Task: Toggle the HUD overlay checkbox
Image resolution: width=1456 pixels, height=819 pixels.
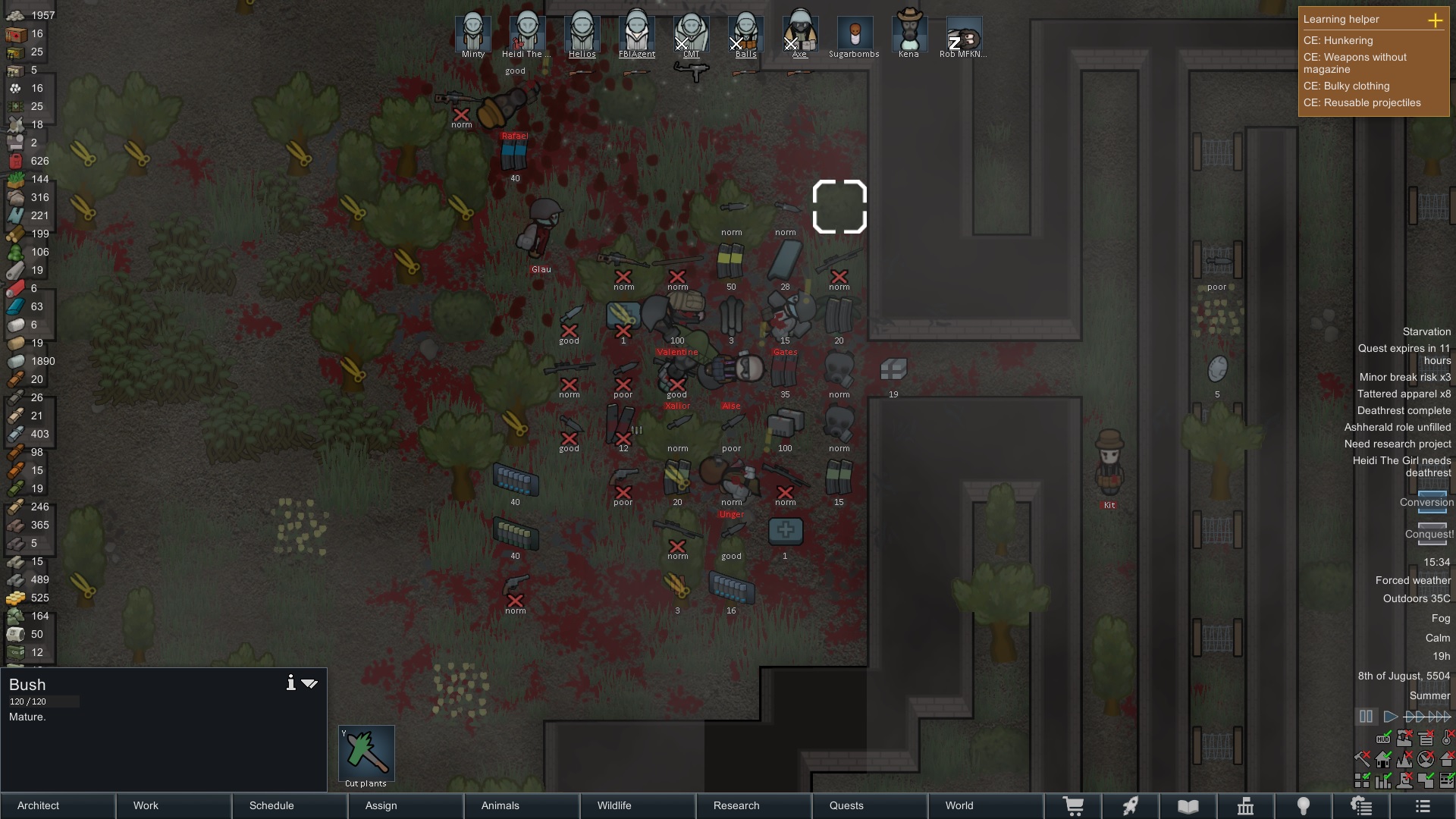Action: pyautogui.click(x=1383, y=739)
